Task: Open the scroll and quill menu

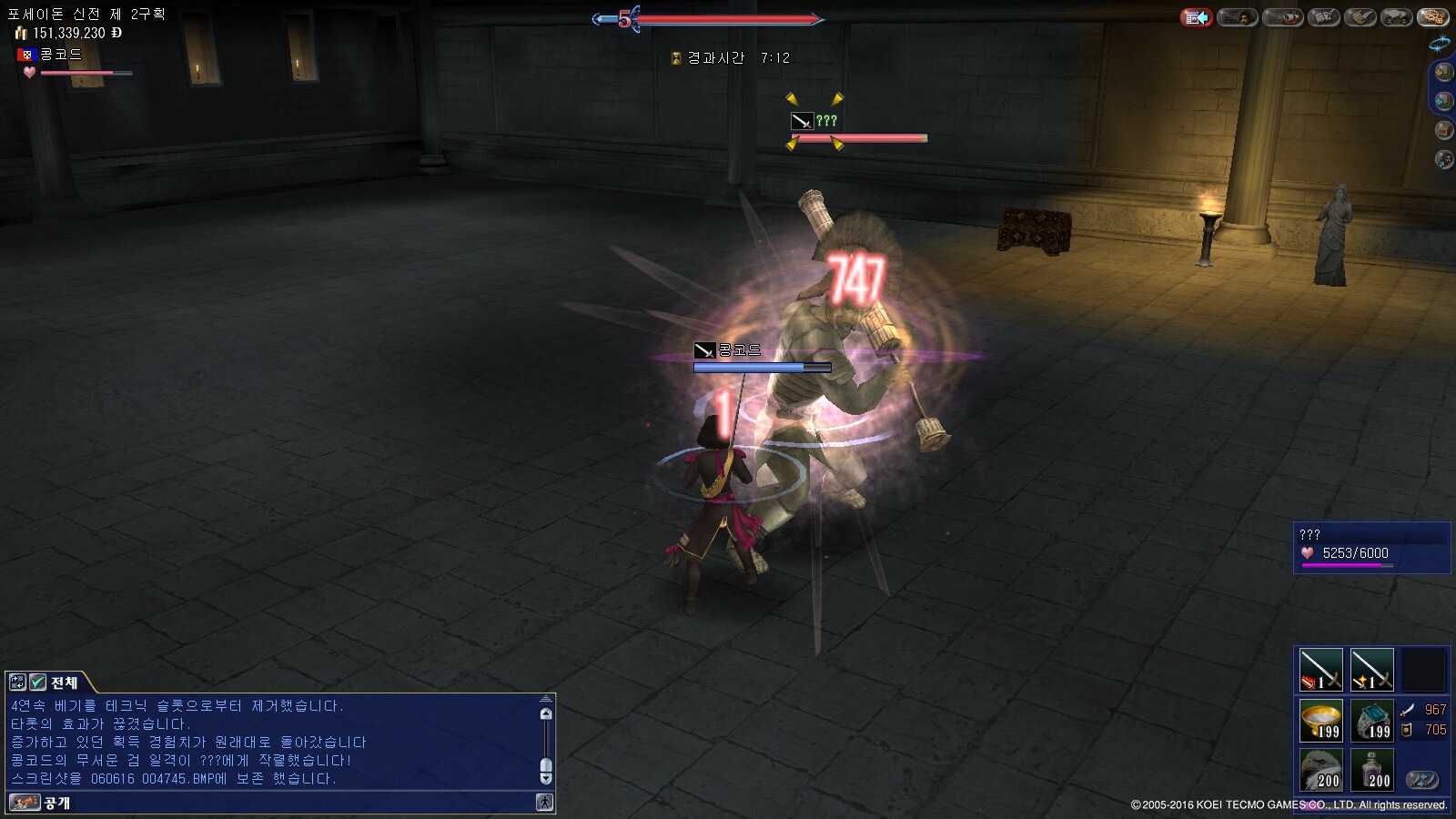Action: pos(1360,17)
